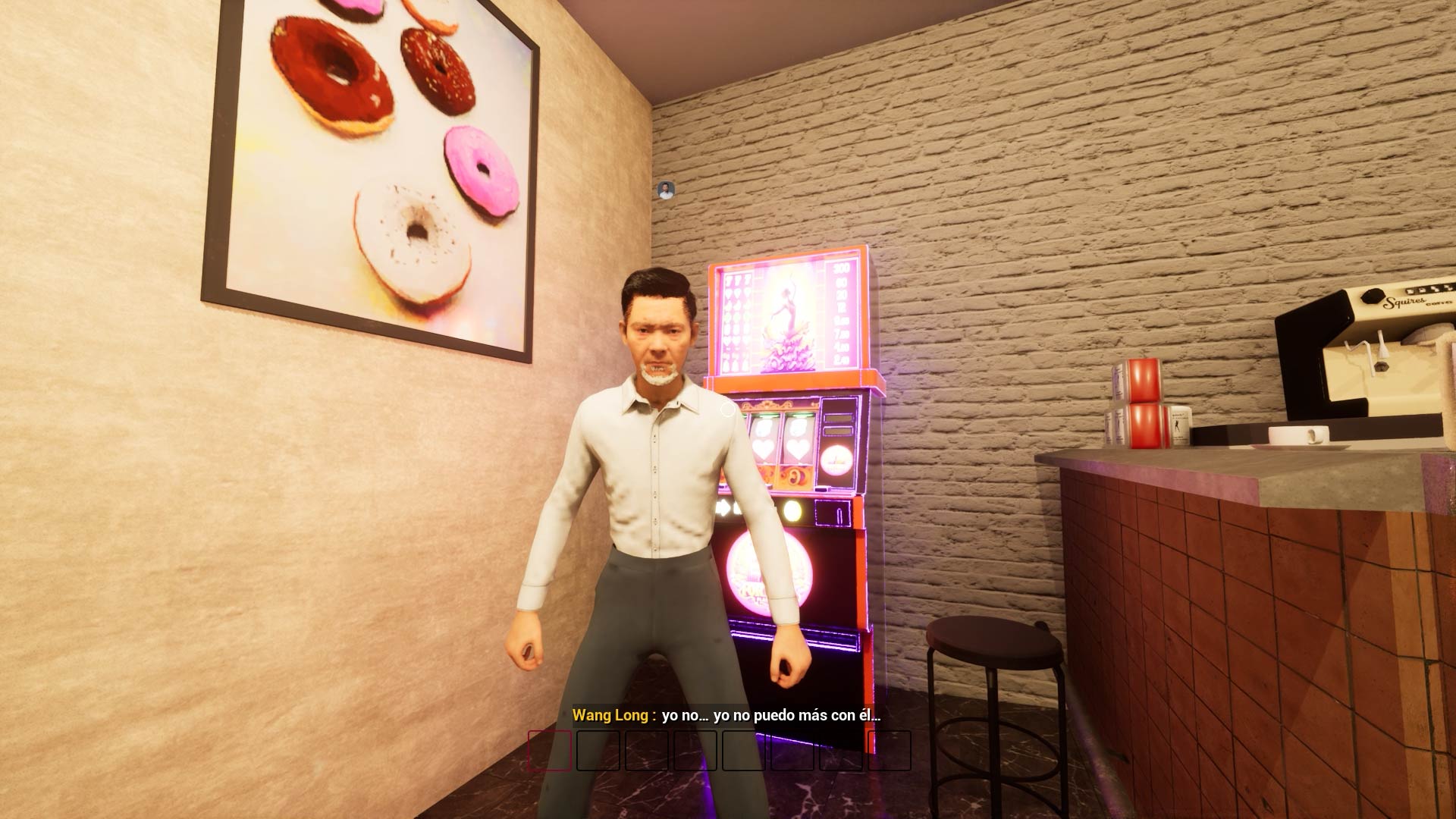
Task: Click the Wang Long name label
Action: tap(611, 714)
